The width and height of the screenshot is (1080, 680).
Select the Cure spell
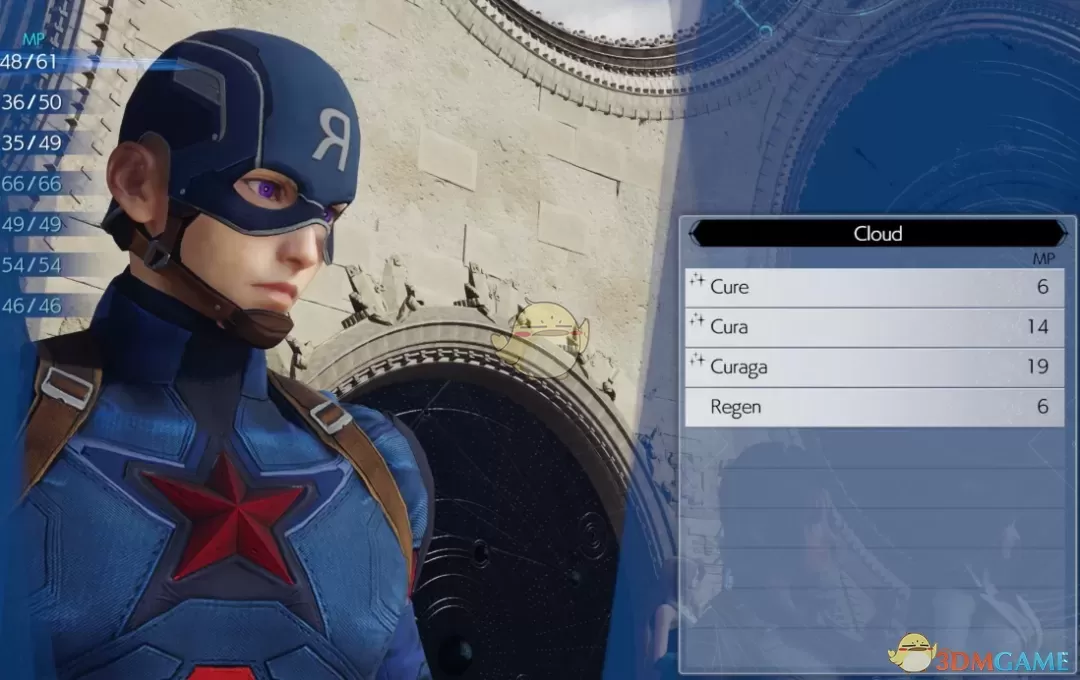coord(873,287)
